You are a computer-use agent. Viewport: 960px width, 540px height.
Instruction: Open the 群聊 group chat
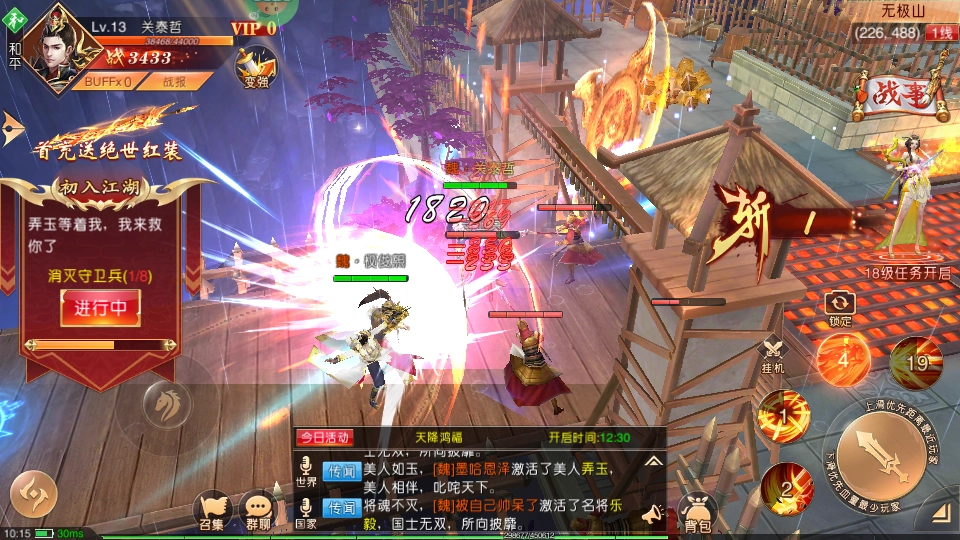click(x=258, y=511)
